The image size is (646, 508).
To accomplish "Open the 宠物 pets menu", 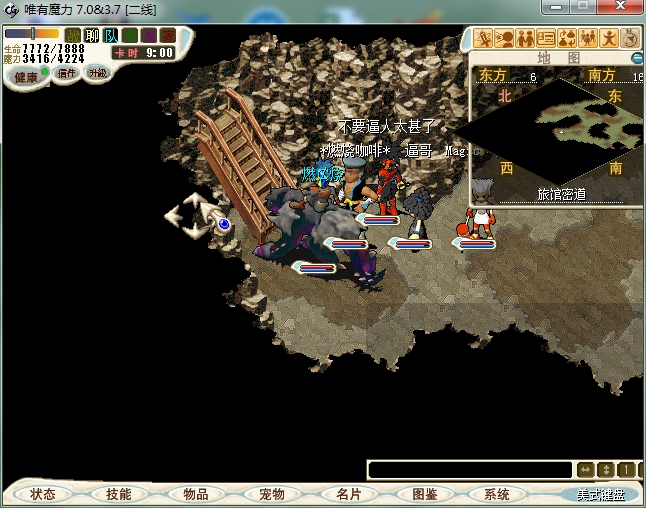I will (x=272, y=494).
